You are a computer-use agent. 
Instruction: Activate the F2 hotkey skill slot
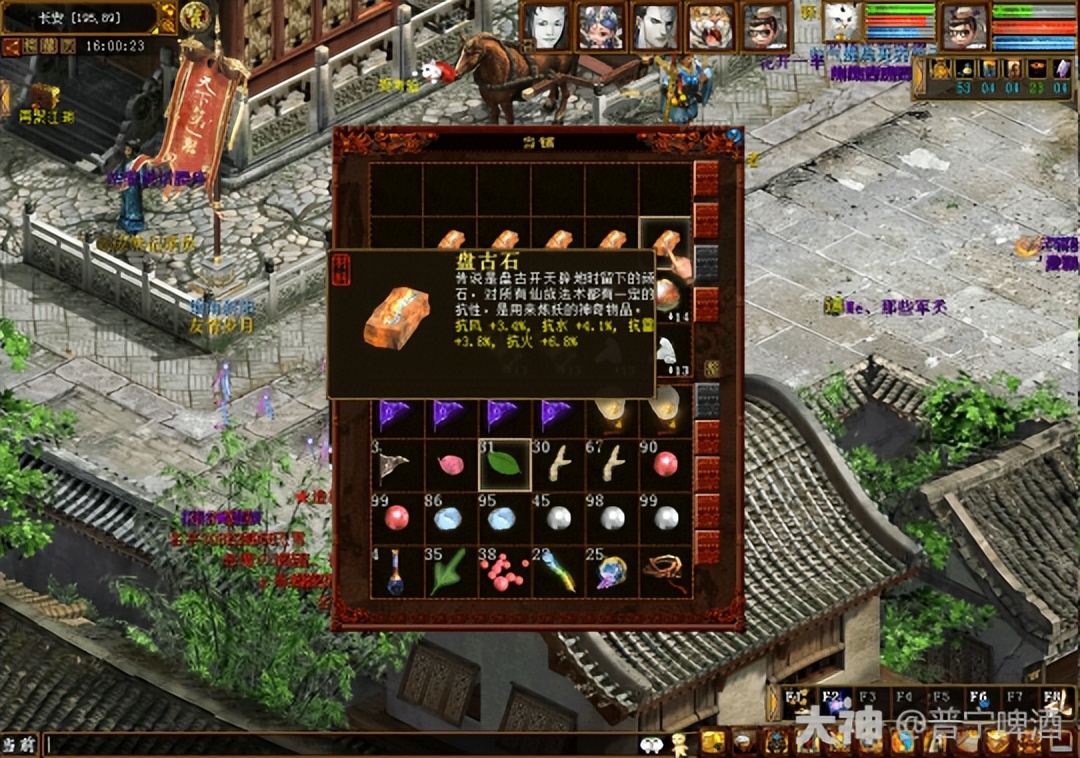point(831,699)
